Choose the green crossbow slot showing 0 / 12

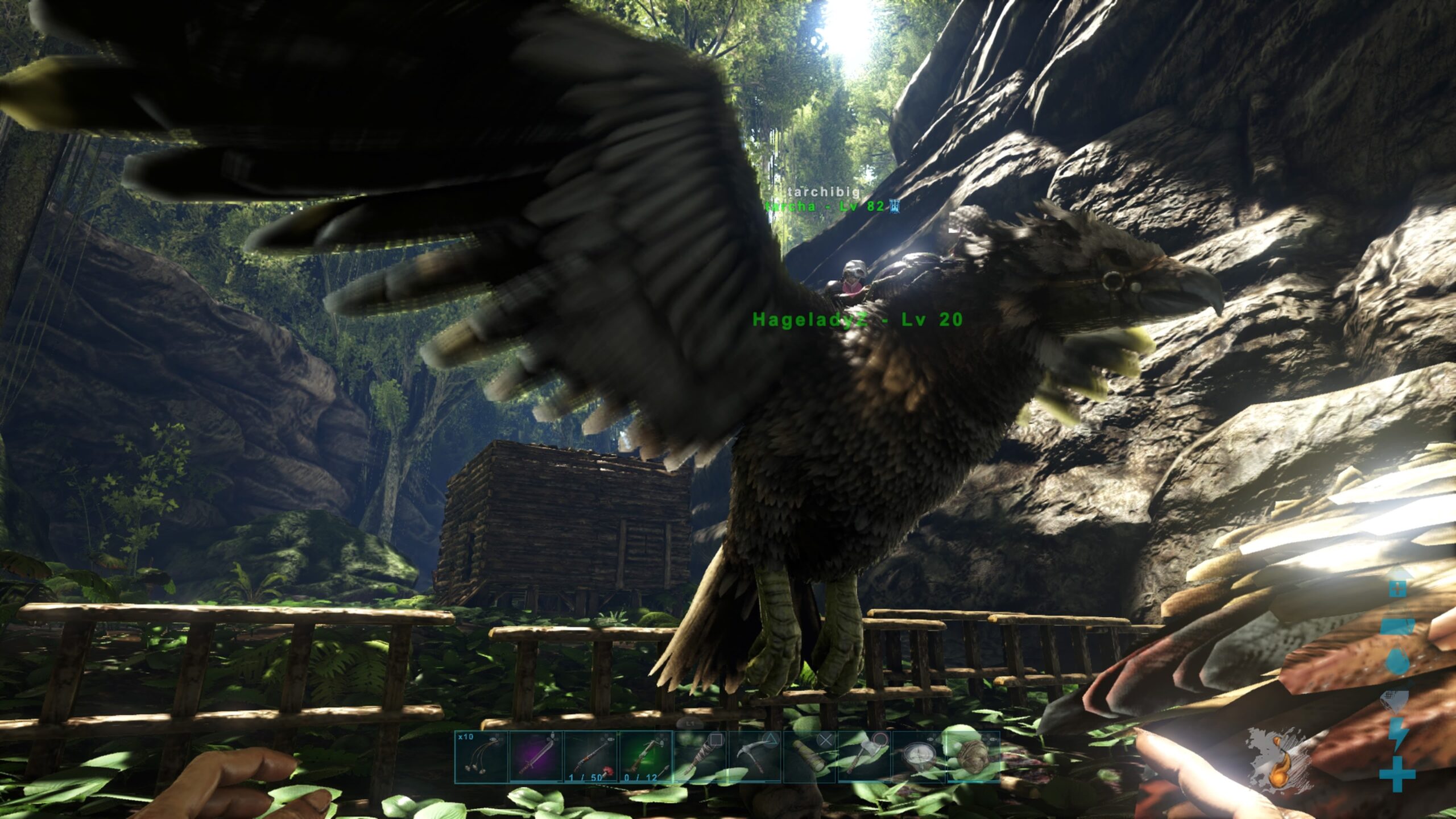645,757
